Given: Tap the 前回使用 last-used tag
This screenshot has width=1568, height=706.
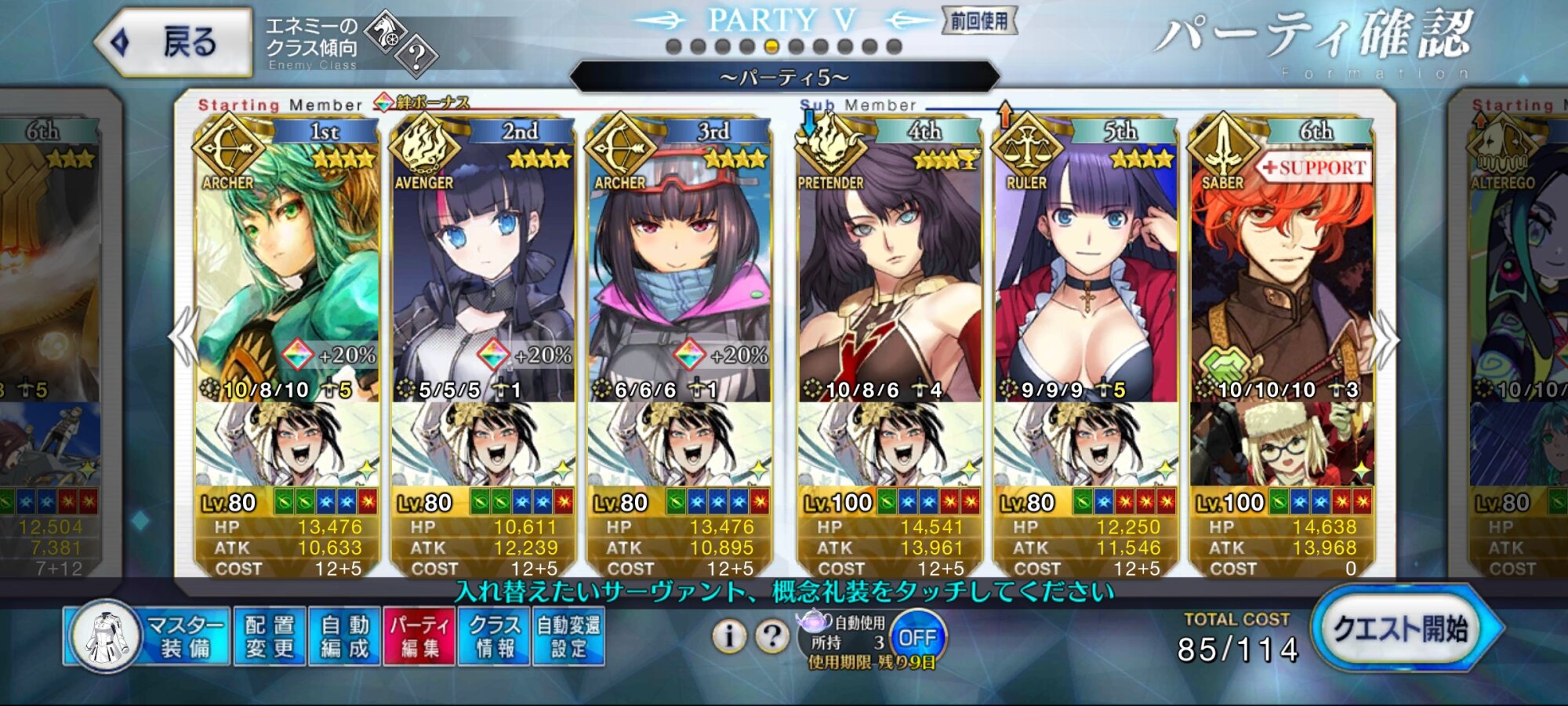Looking at the screenshot, I should 979,21.
